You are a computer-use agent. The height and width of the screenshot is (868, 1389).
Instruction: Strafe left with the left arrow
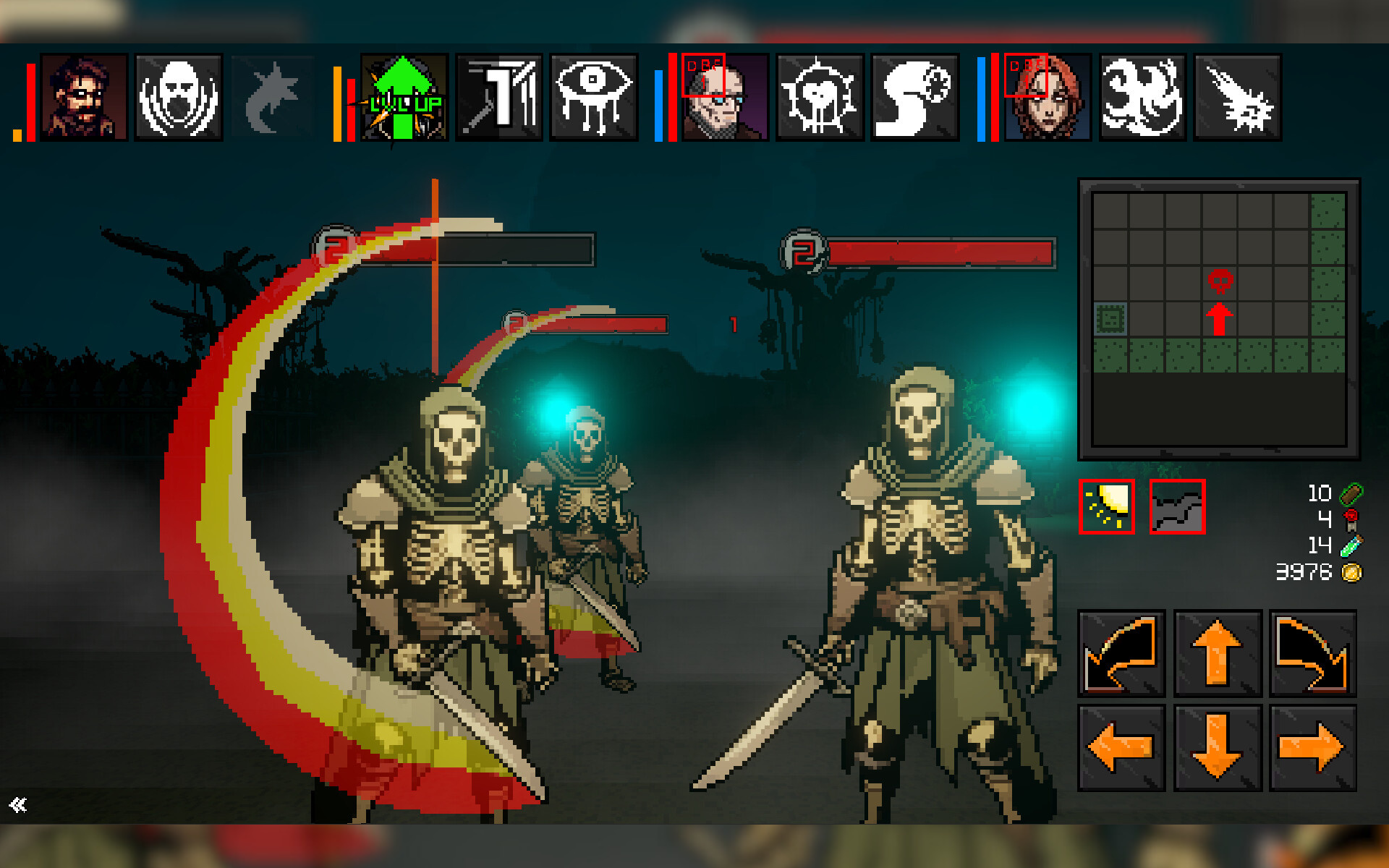coord(1121,748)
